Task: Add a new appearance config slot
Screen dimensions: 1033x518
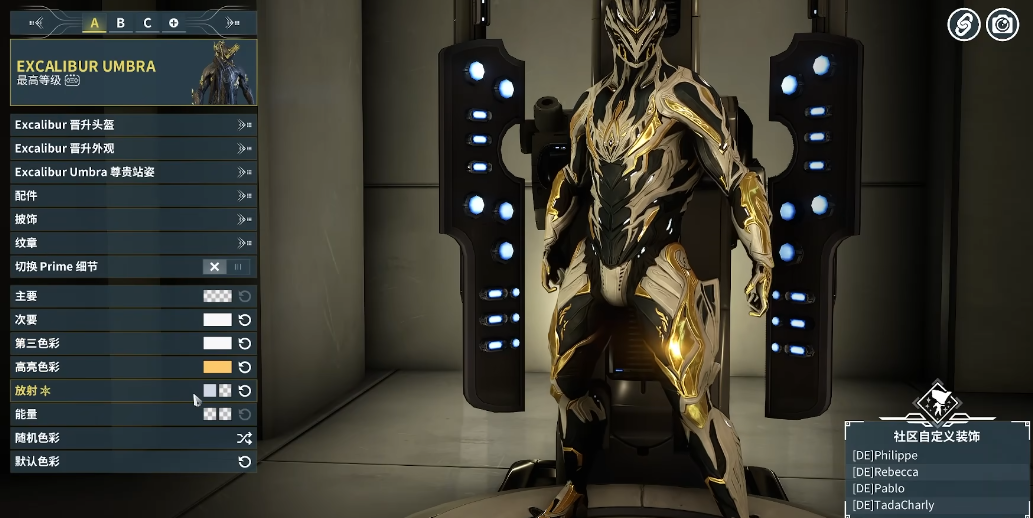Action: [x=173, y=23]
